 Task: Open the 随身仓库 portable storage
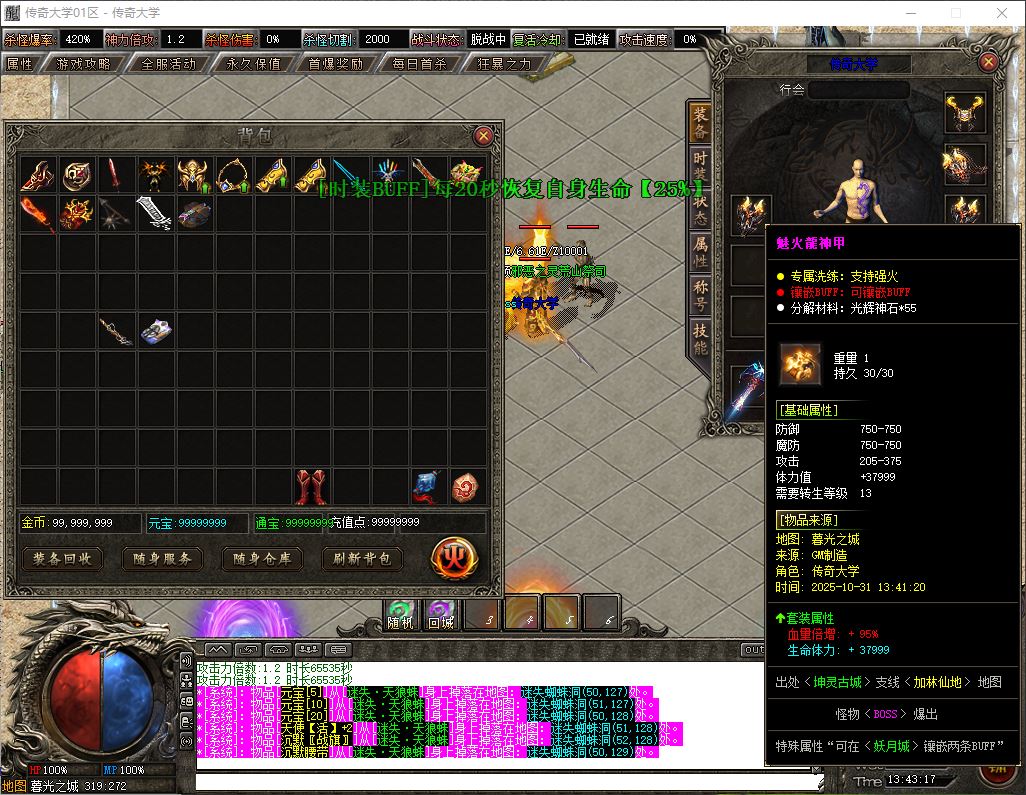(x=262, y=558)
